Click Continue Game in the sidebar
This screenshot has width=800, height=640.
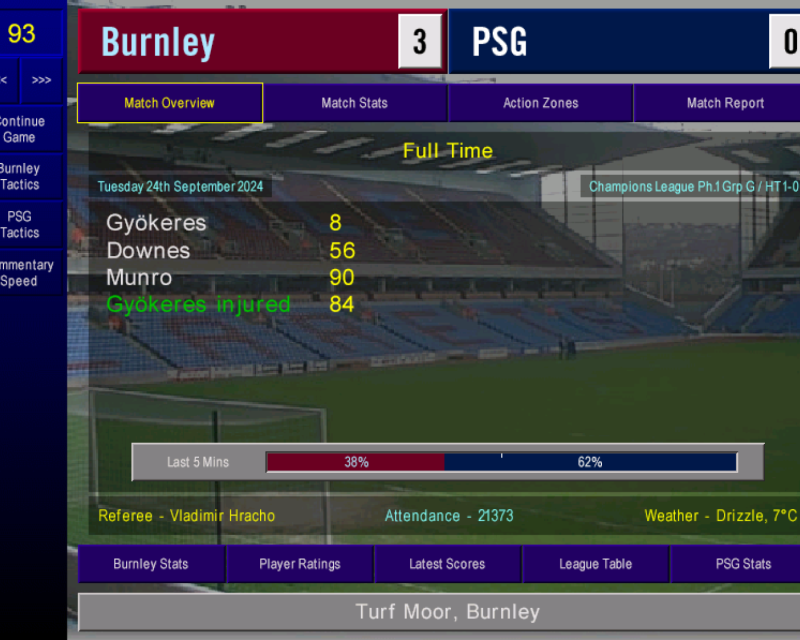tap(20, 129)
